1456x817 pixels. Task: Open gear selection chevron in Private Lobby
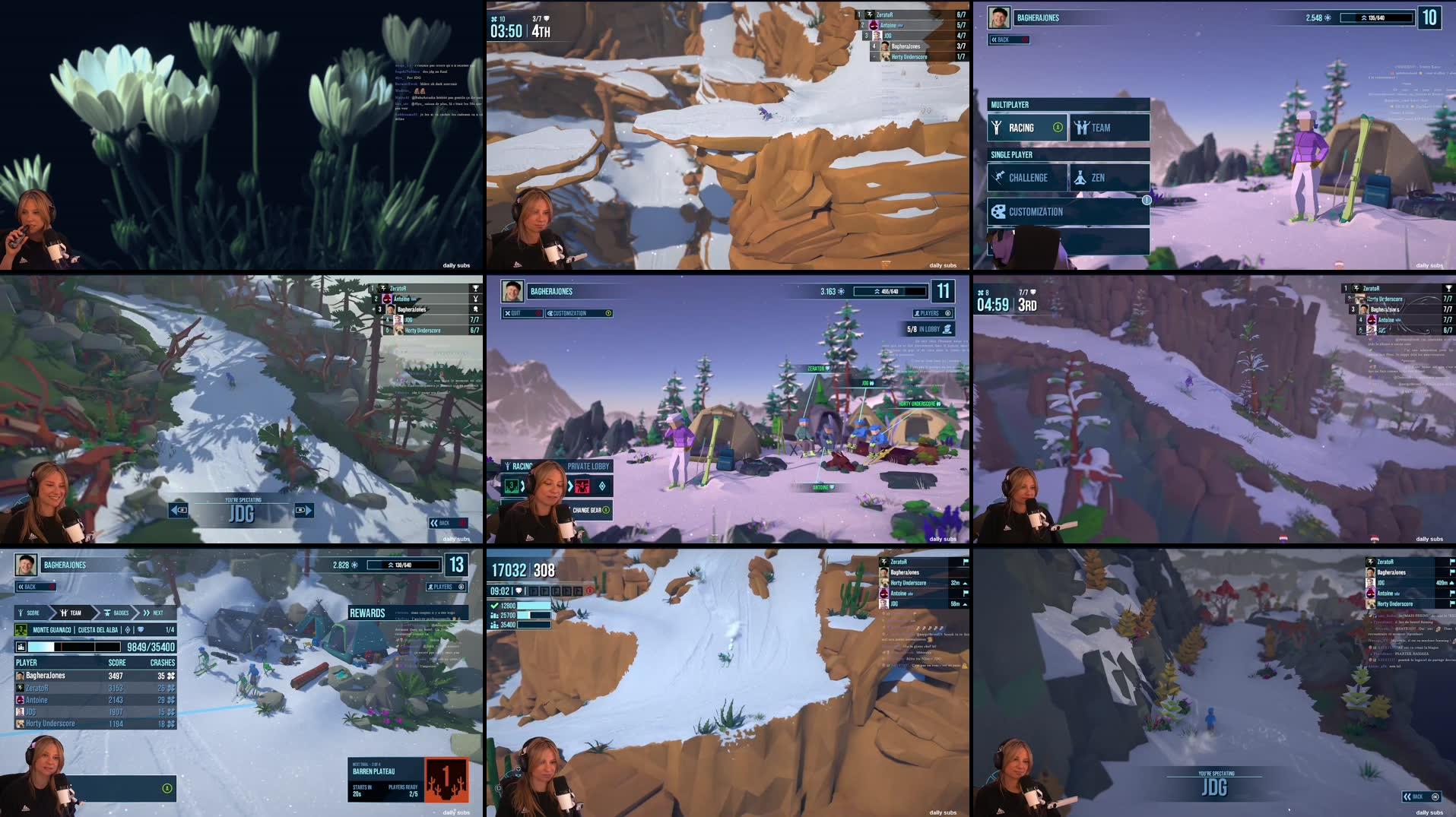point(570,486)
